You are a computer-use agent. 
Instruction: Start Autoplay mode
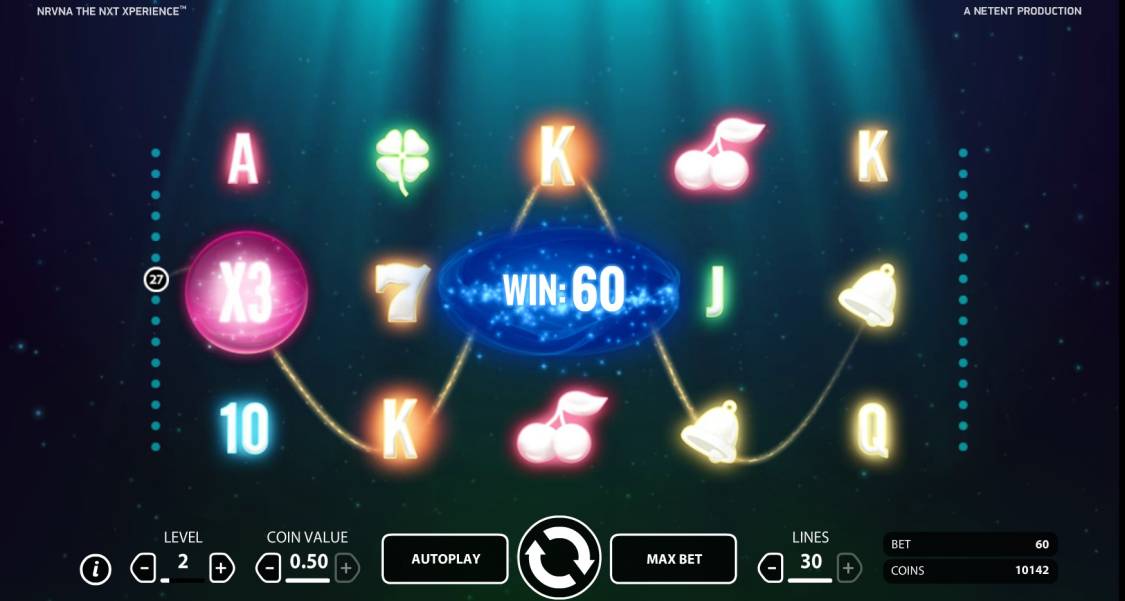[445, 559]
